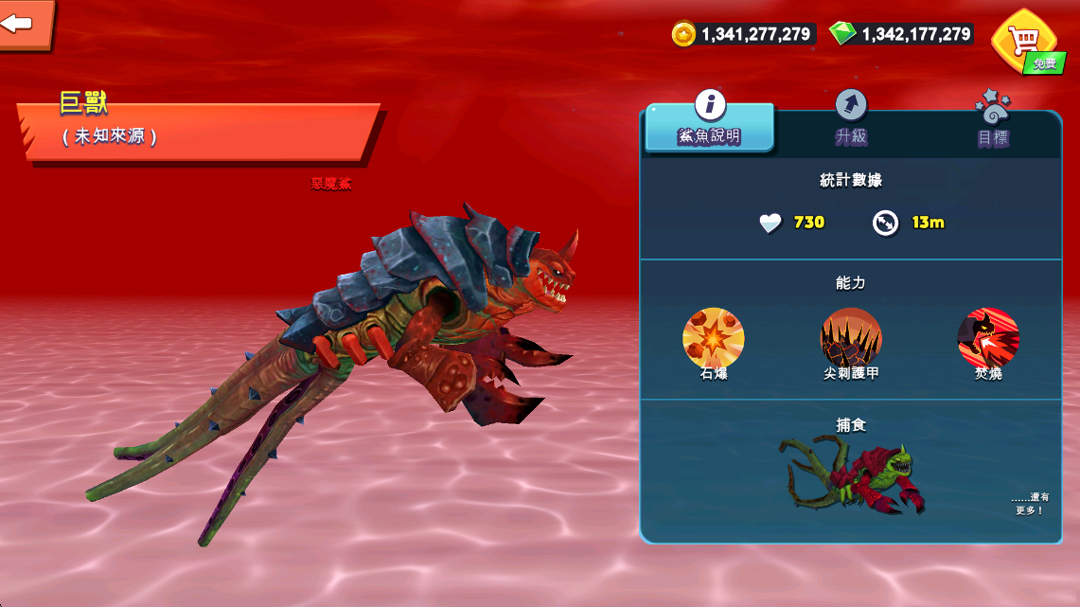Click the green gem balance icon

pyautogui.click(x=843, y=34)
